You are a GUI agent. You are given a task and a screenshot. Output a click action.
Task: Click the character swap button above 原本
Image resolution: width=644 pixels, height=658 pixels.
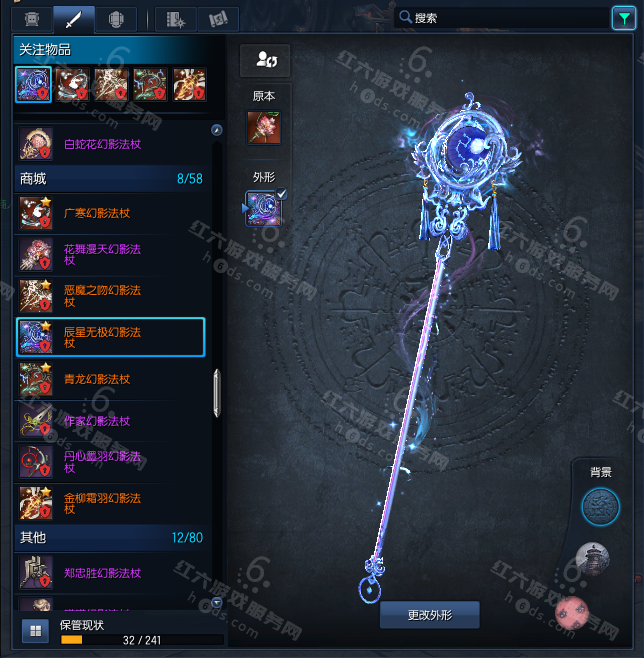pos(265,60)
